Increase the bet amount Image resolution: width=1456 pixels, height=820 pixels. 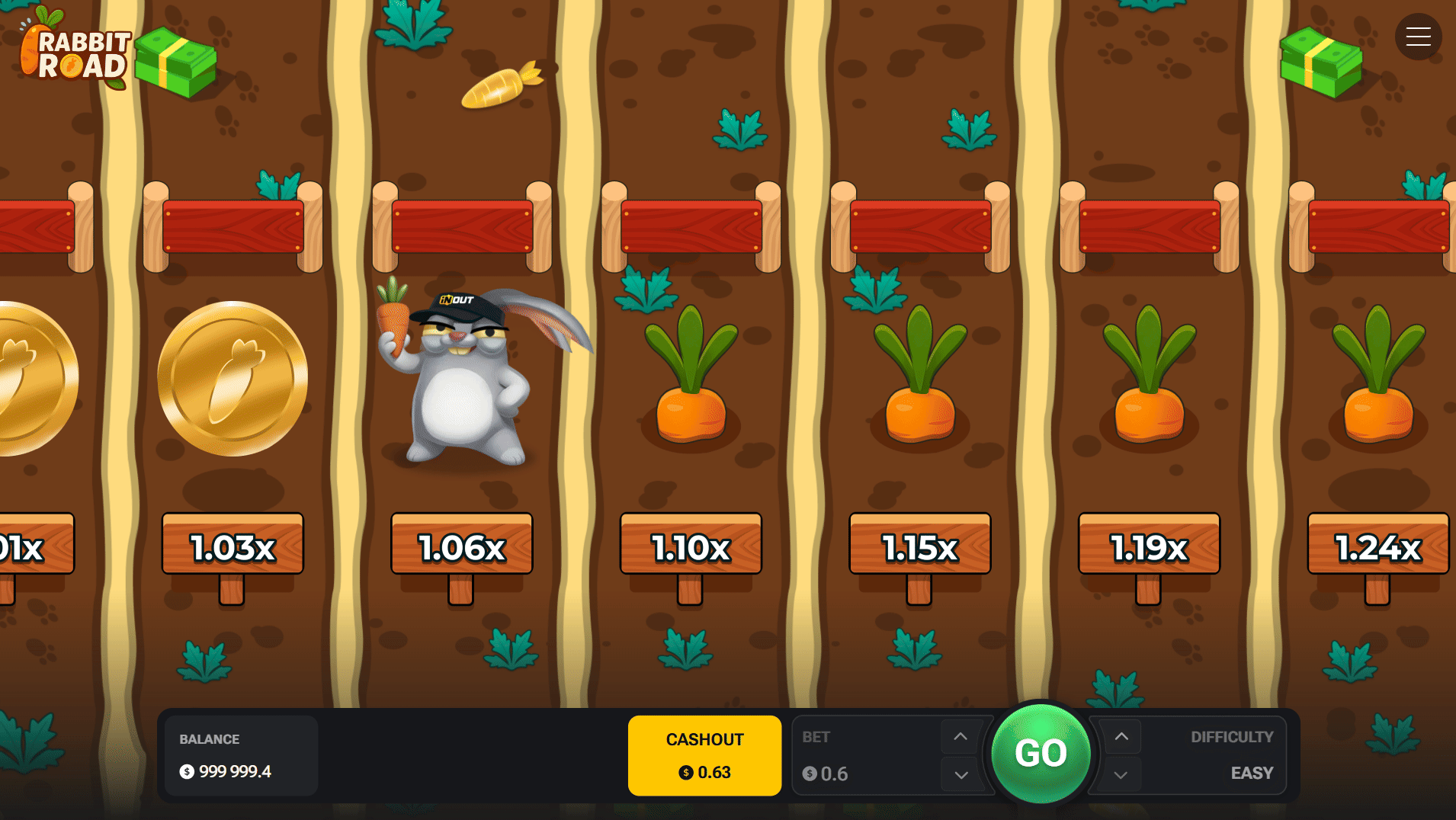click(x=960, y=737)
